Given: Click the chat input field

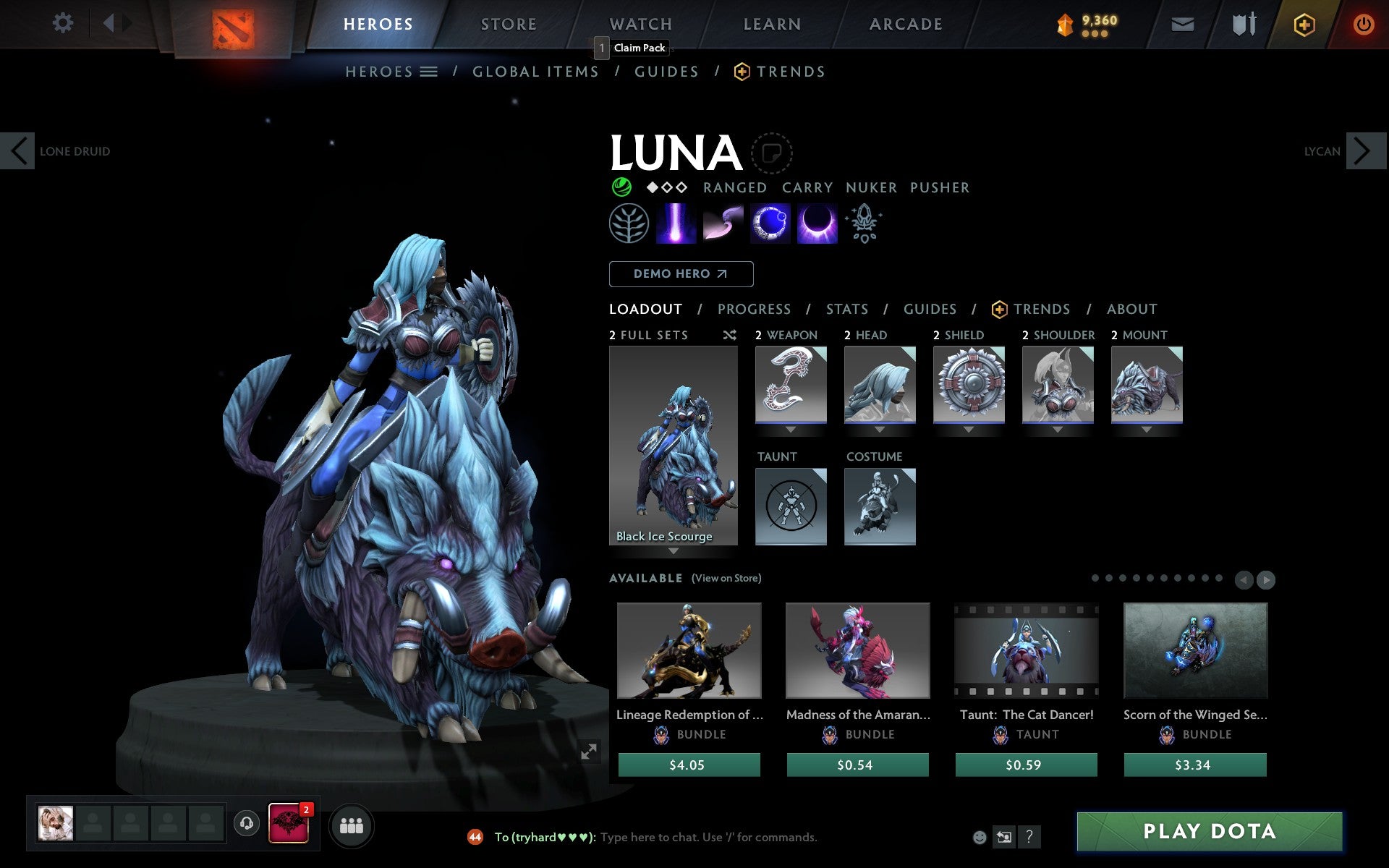Looking at the screenshot, I should click(709, 838).
